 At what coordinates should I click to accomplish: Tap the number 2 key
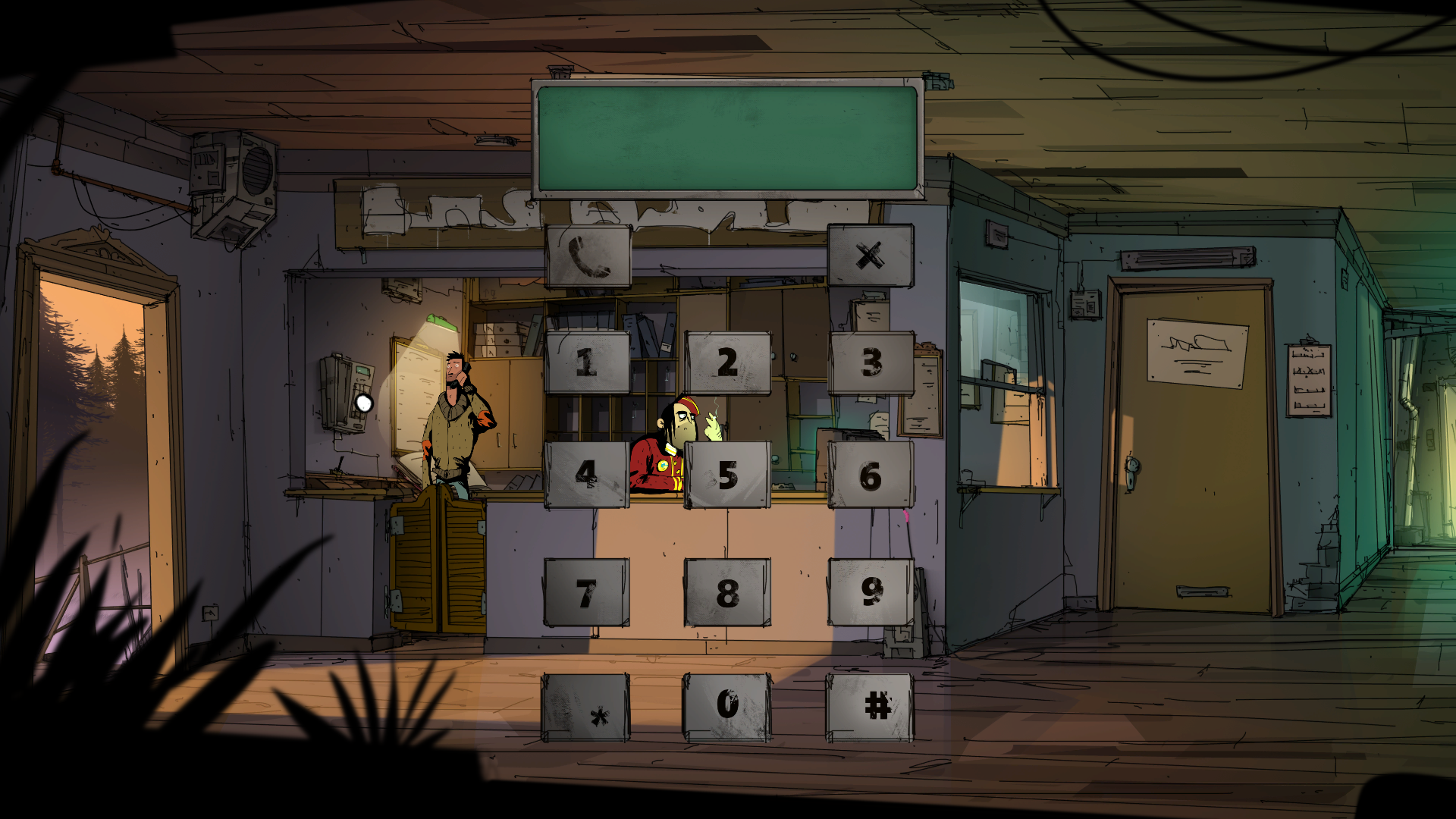click(x=727, y=362)
